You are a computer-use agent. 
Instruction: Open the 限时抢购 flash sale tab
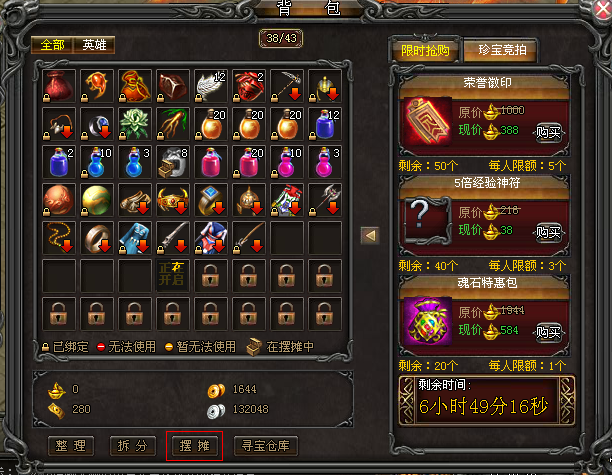click(x=425, y=51)
